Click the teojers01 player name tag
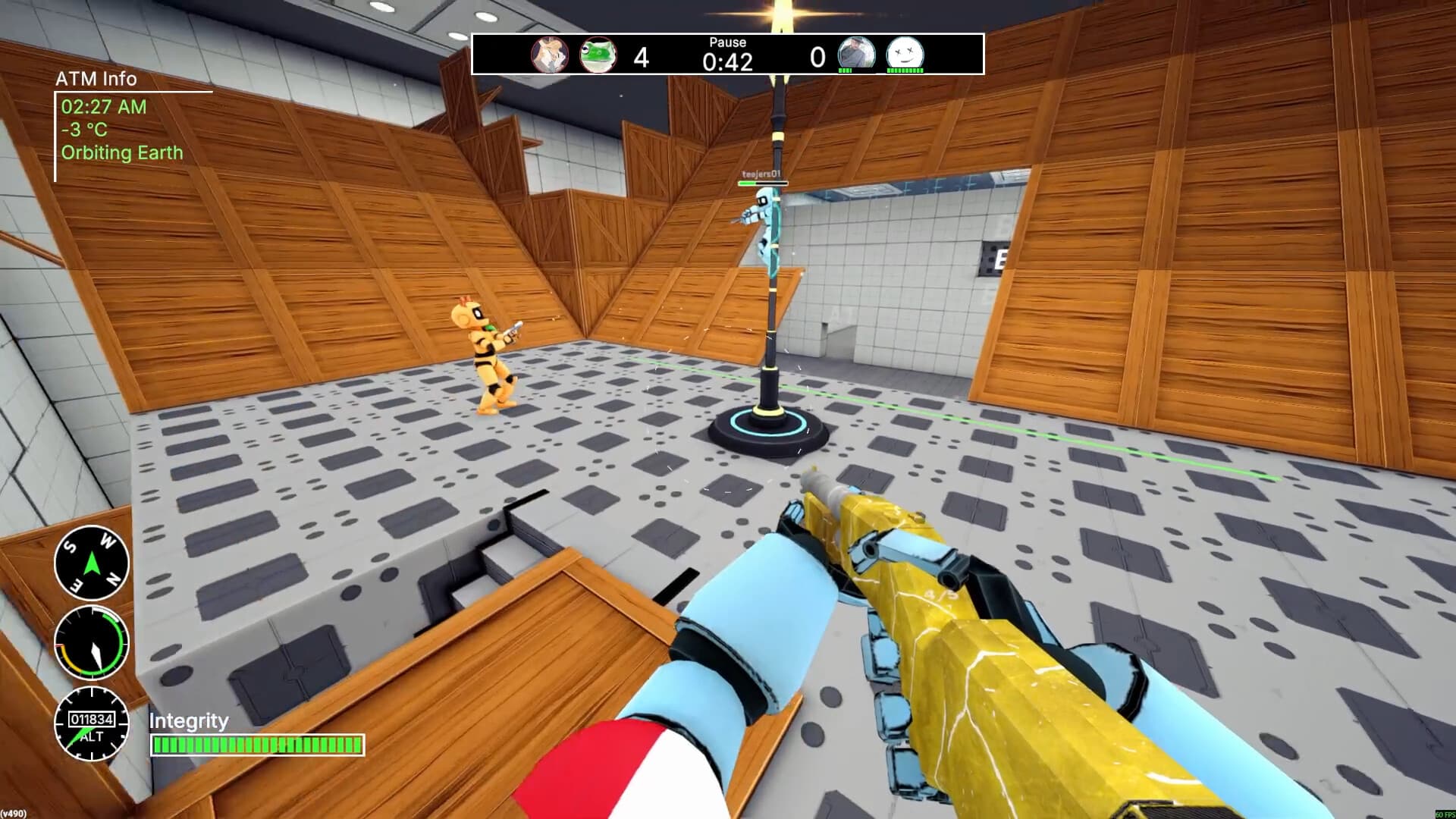The width and height of the screenshot is (1456, 819). click(761, 171)
